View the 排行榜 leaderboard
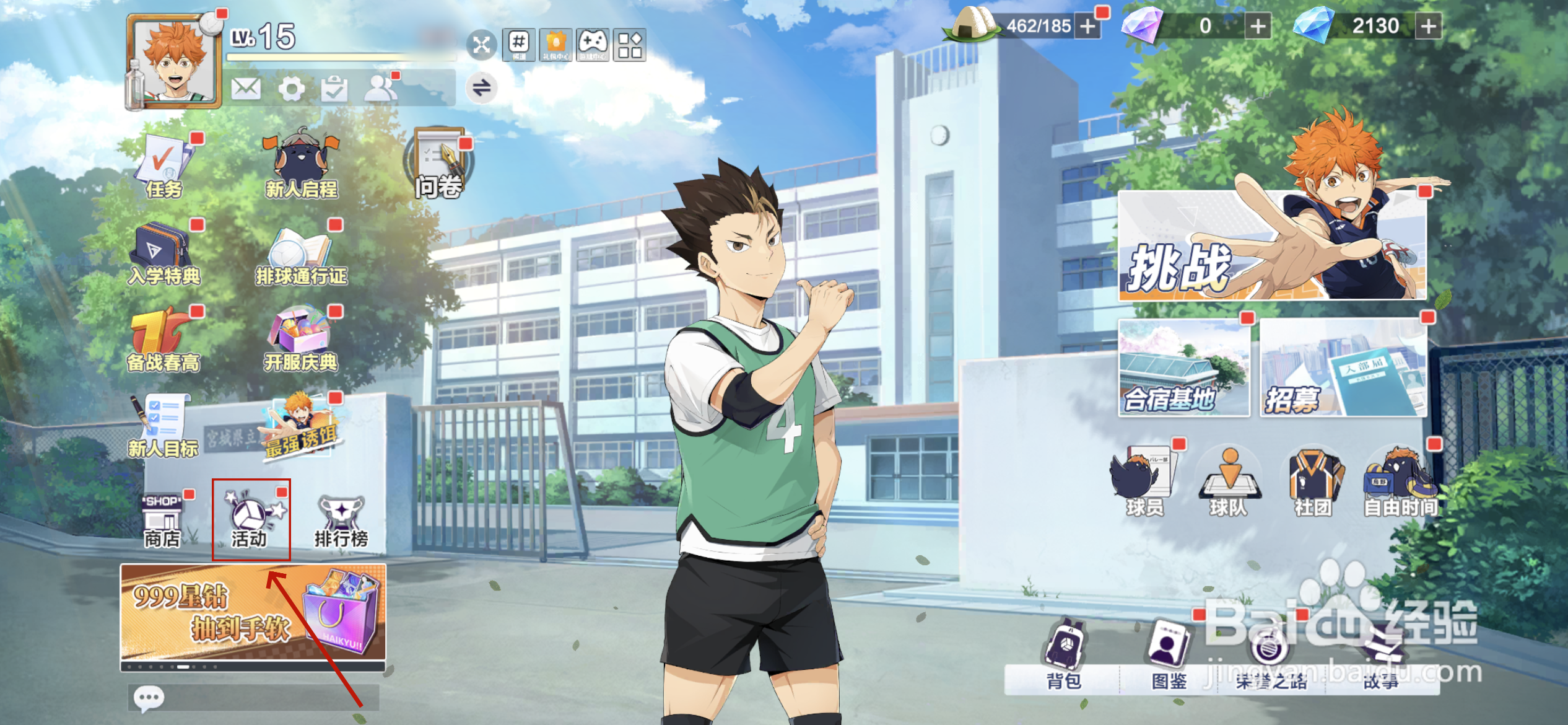Viewport: 1568px width, 725px height. tap(341, 522)
